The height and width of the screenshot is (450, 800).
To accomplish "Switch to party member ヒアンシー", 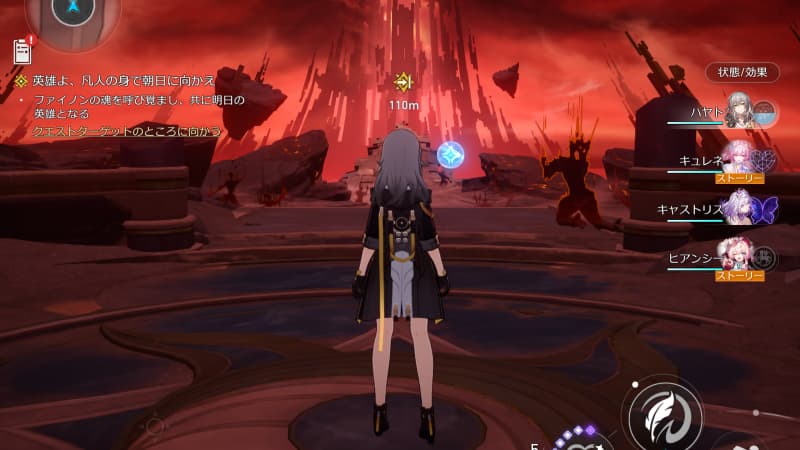I will click(741, 258).
